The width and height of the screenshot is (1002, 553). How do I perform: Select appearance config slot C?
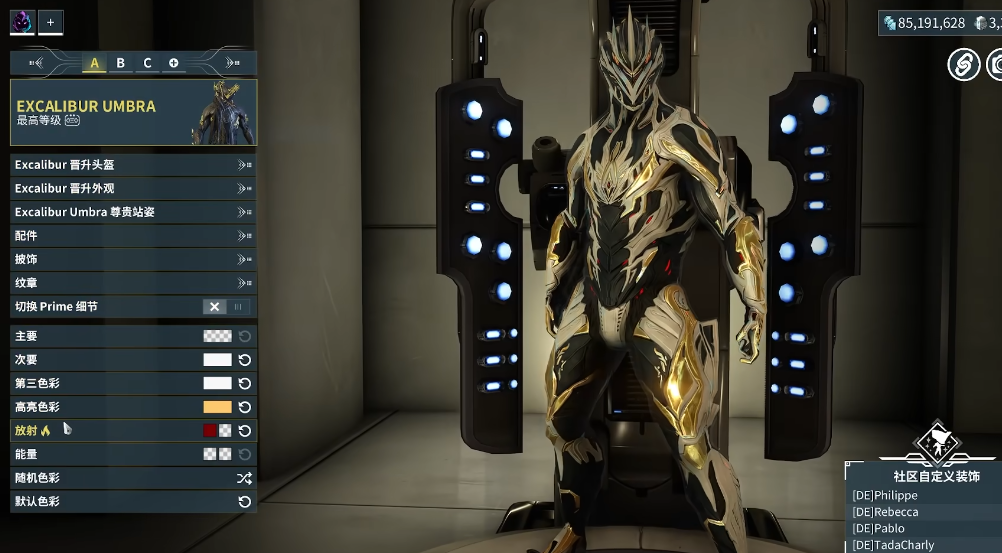(x=147, y=63)
